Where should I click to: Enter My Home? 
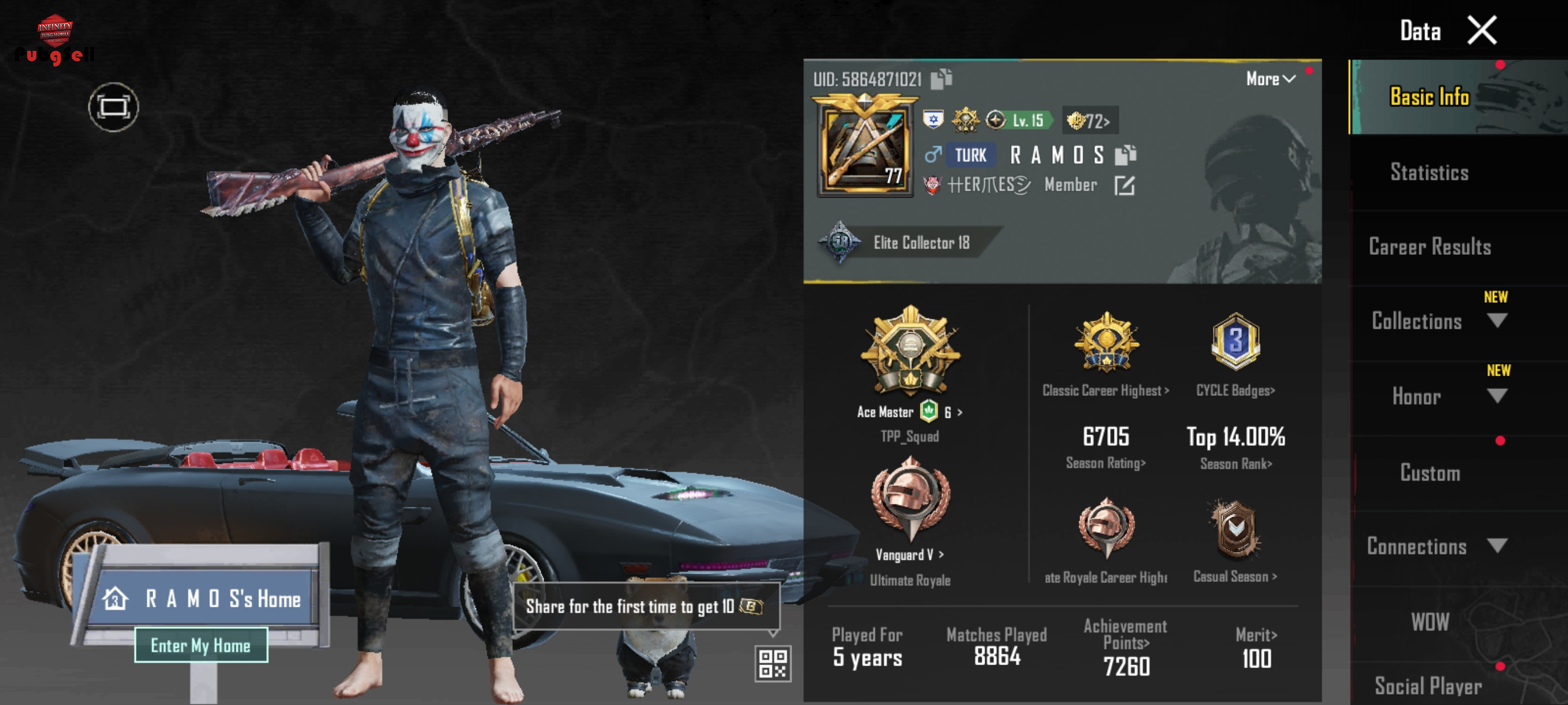click(201, 645)
